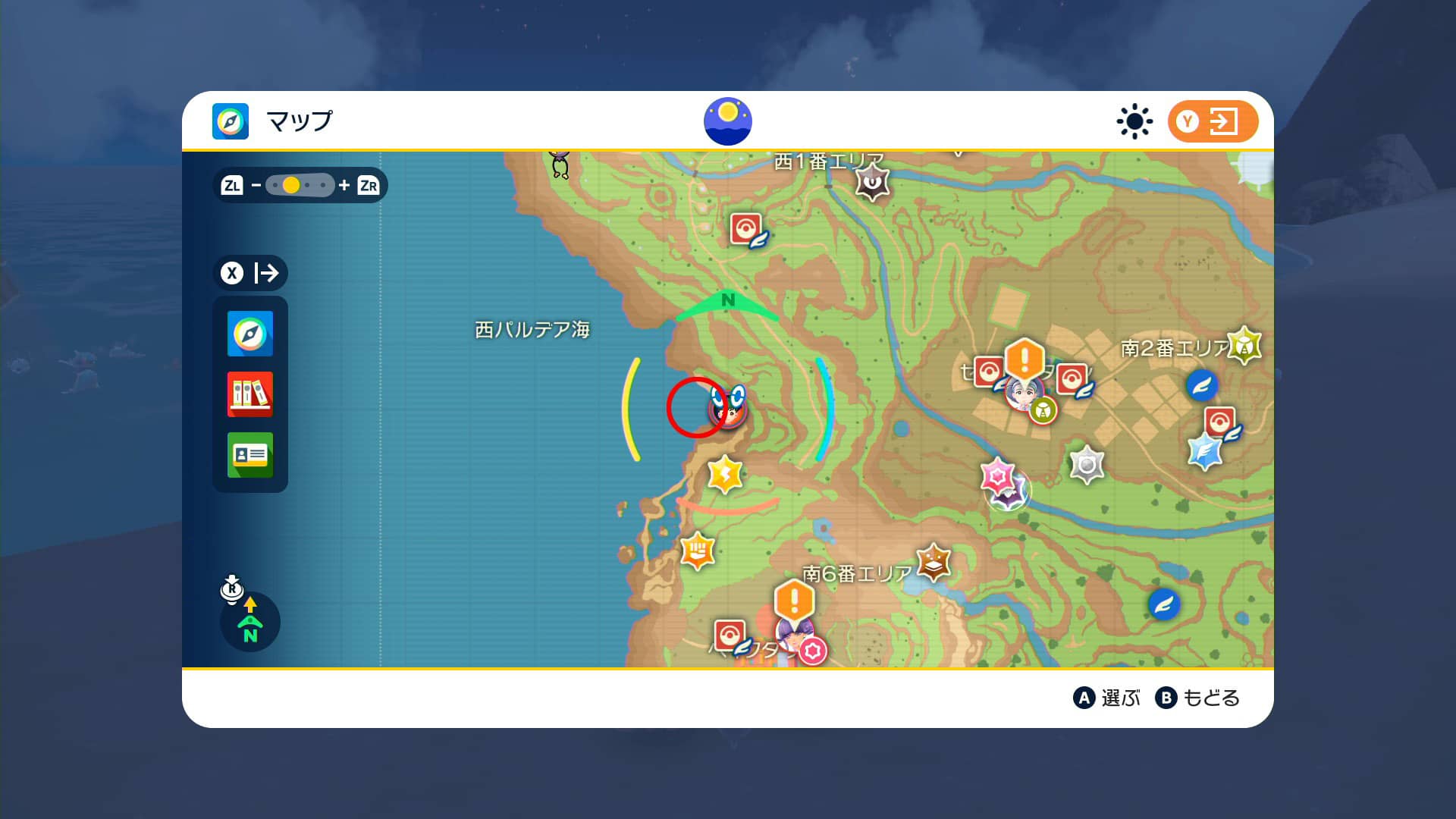Viewport: 1456px width, 819px height.
Task: Select the compass map icon in the sidebar
Action: coord(250,334)
